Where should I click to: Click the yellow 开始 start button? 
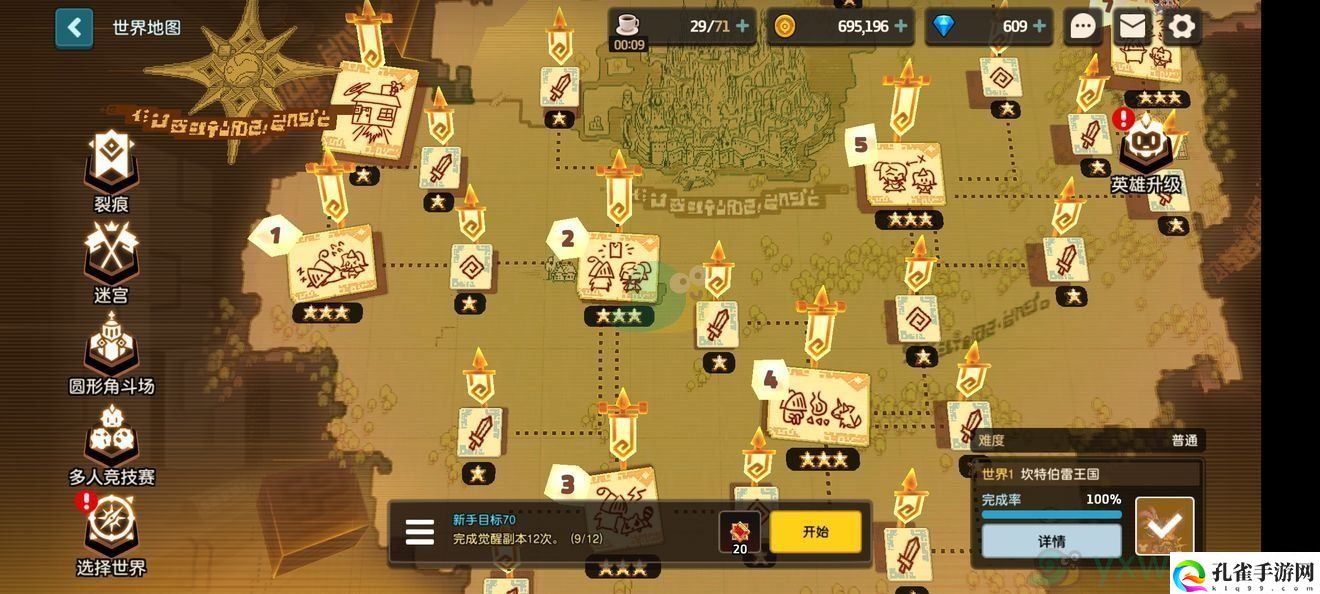(815, 532)
